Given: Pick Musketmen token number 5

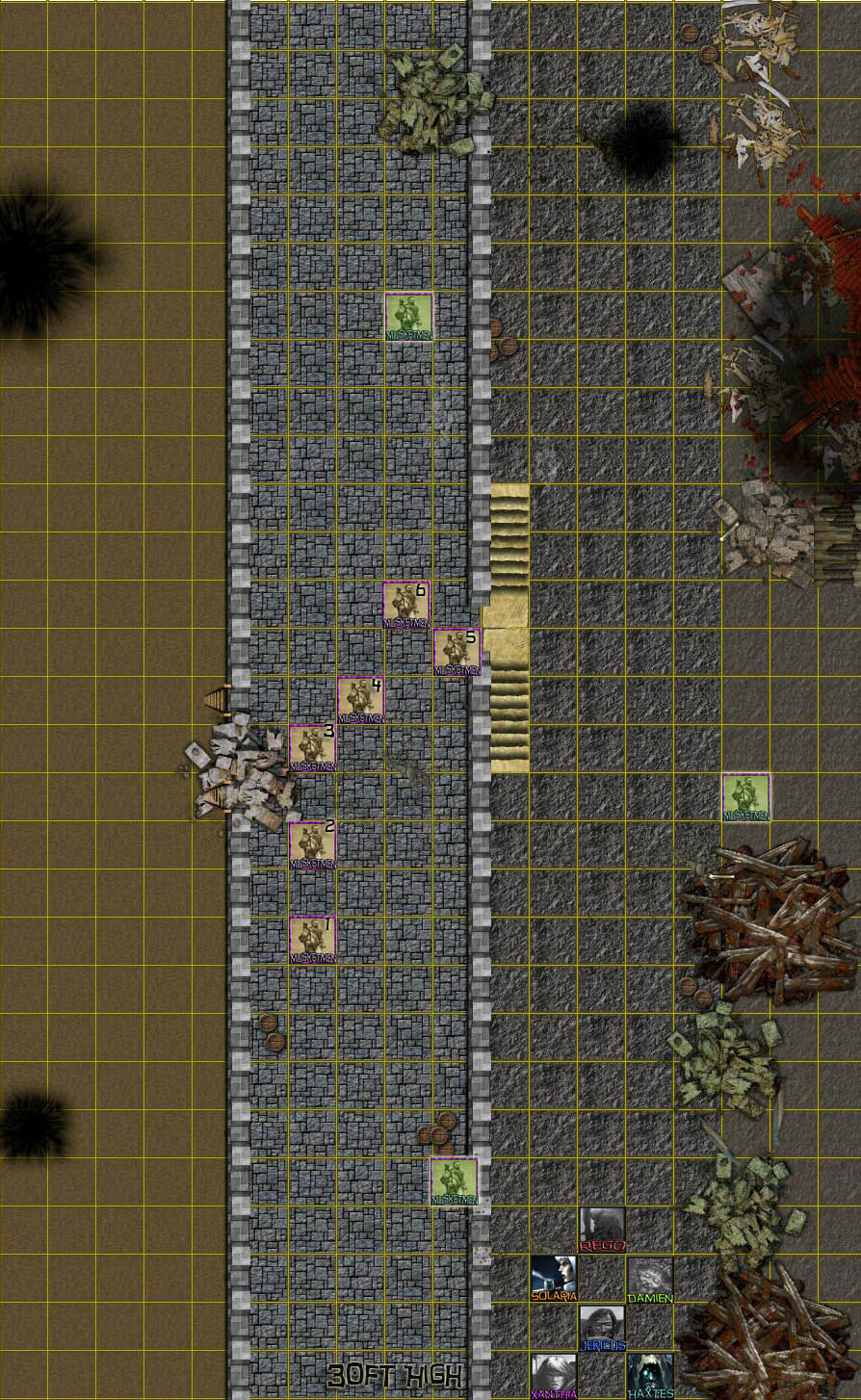Looking at the screenshot, I should coord(457,652).
